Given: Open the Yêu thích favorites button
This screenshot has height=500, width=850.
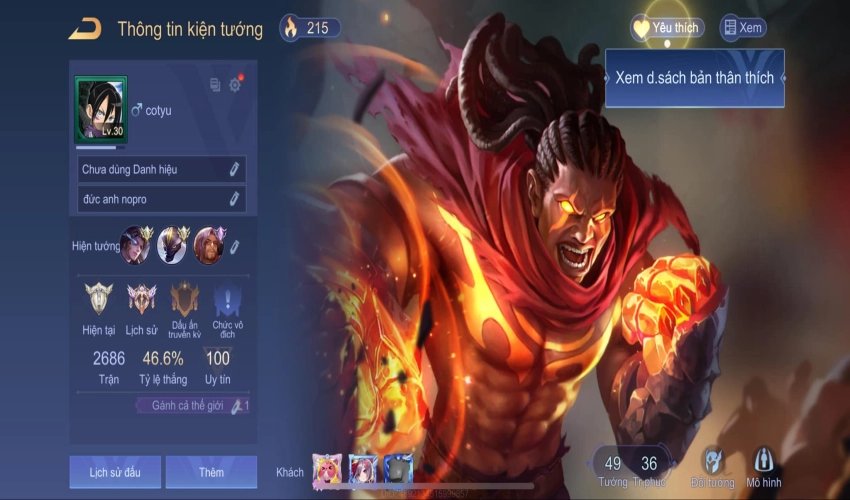Looking at the screenshot, I should [666, 28].
